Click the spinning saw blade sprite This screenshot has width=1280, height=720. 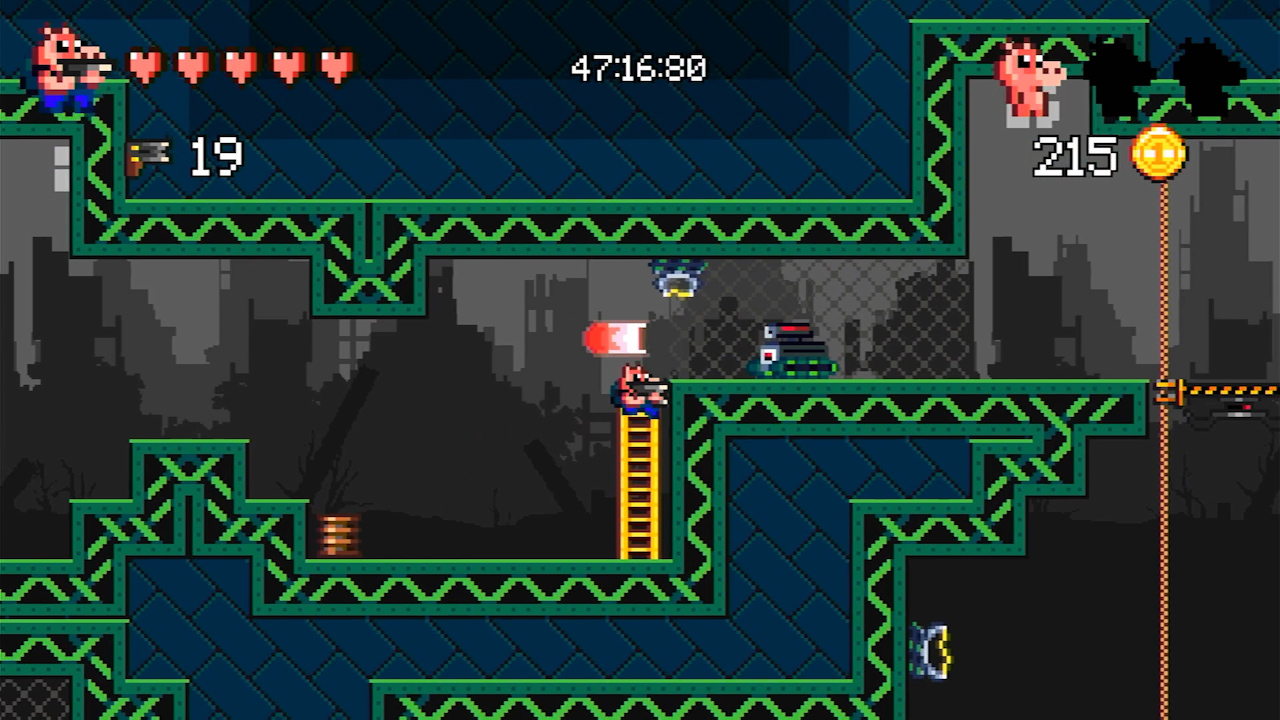930,652
